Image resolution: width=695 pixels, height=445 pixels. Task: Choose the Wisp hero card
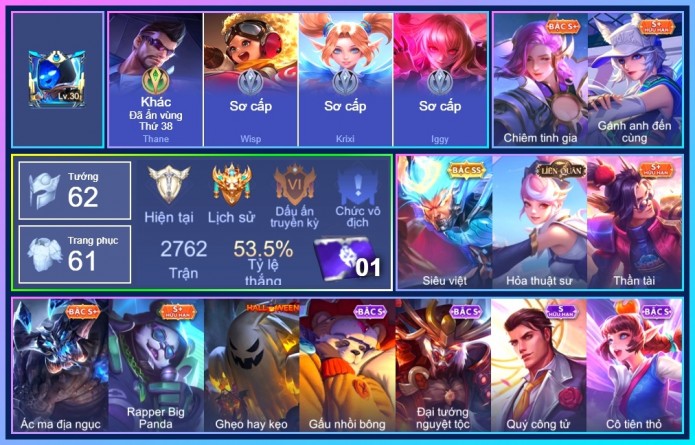(x=250, y=80)
